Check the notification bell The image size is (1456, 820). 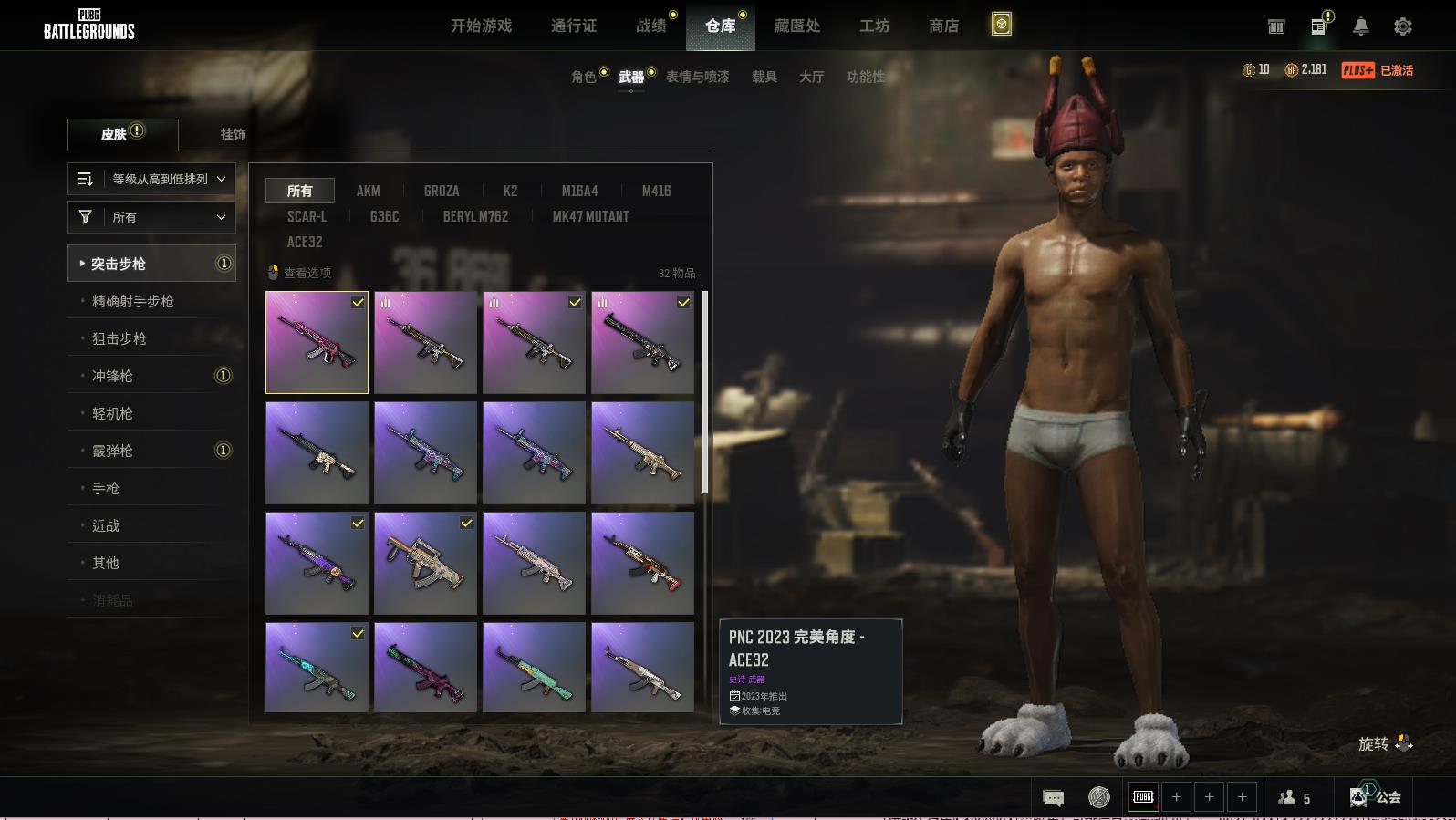pos(1360,26)
